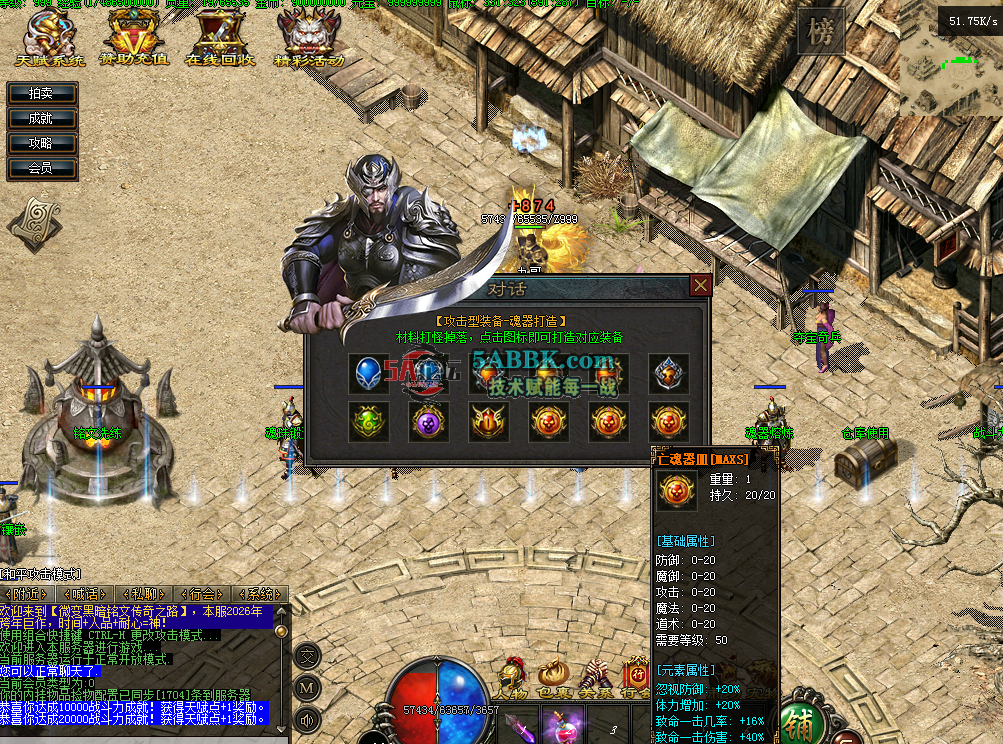Select the blue orb soul gear icon
Viewport: 1003px width, 744px height.
(369, 373)
